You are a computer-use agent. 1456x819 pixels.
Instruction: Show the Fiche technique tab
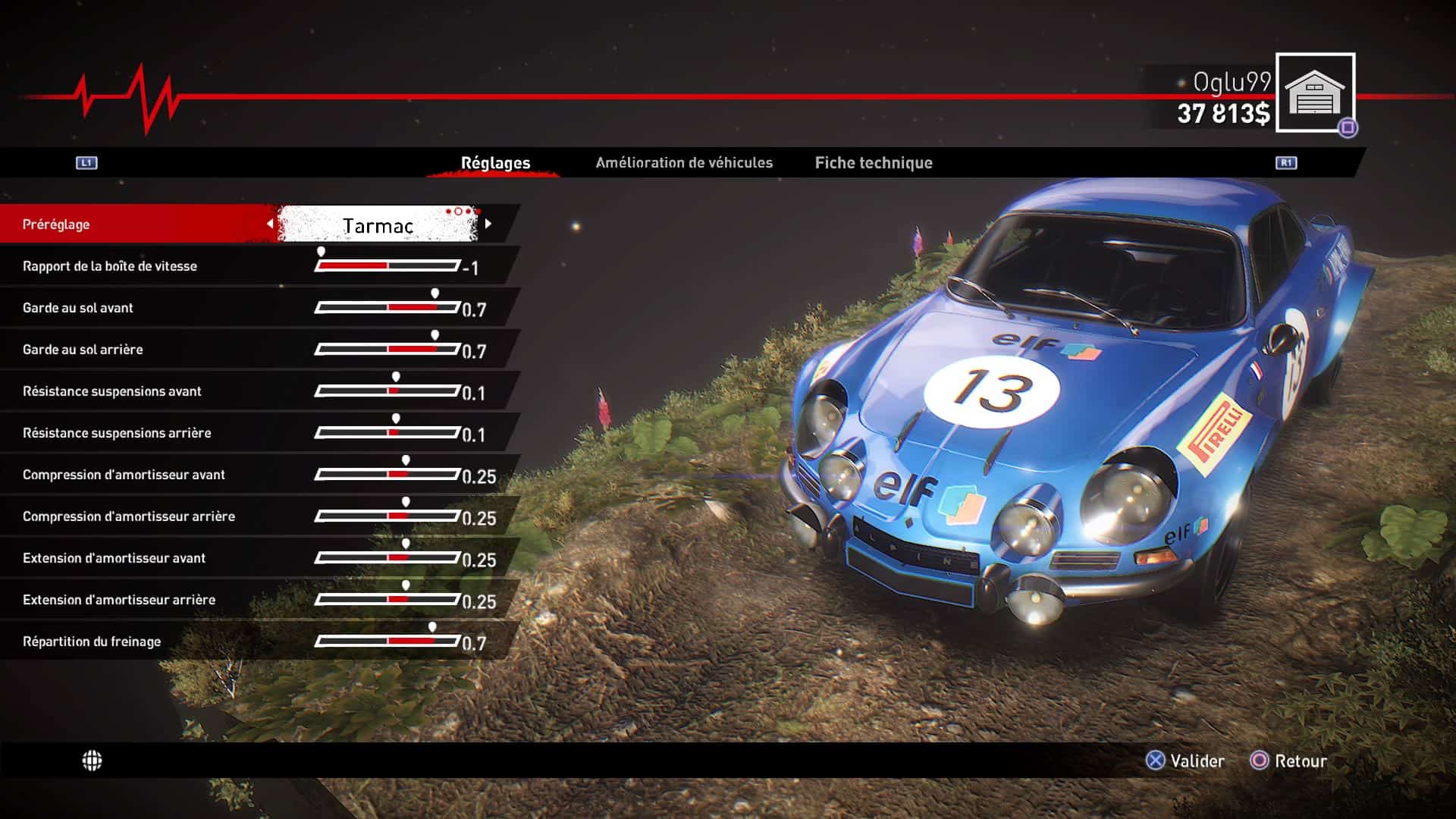874,163
